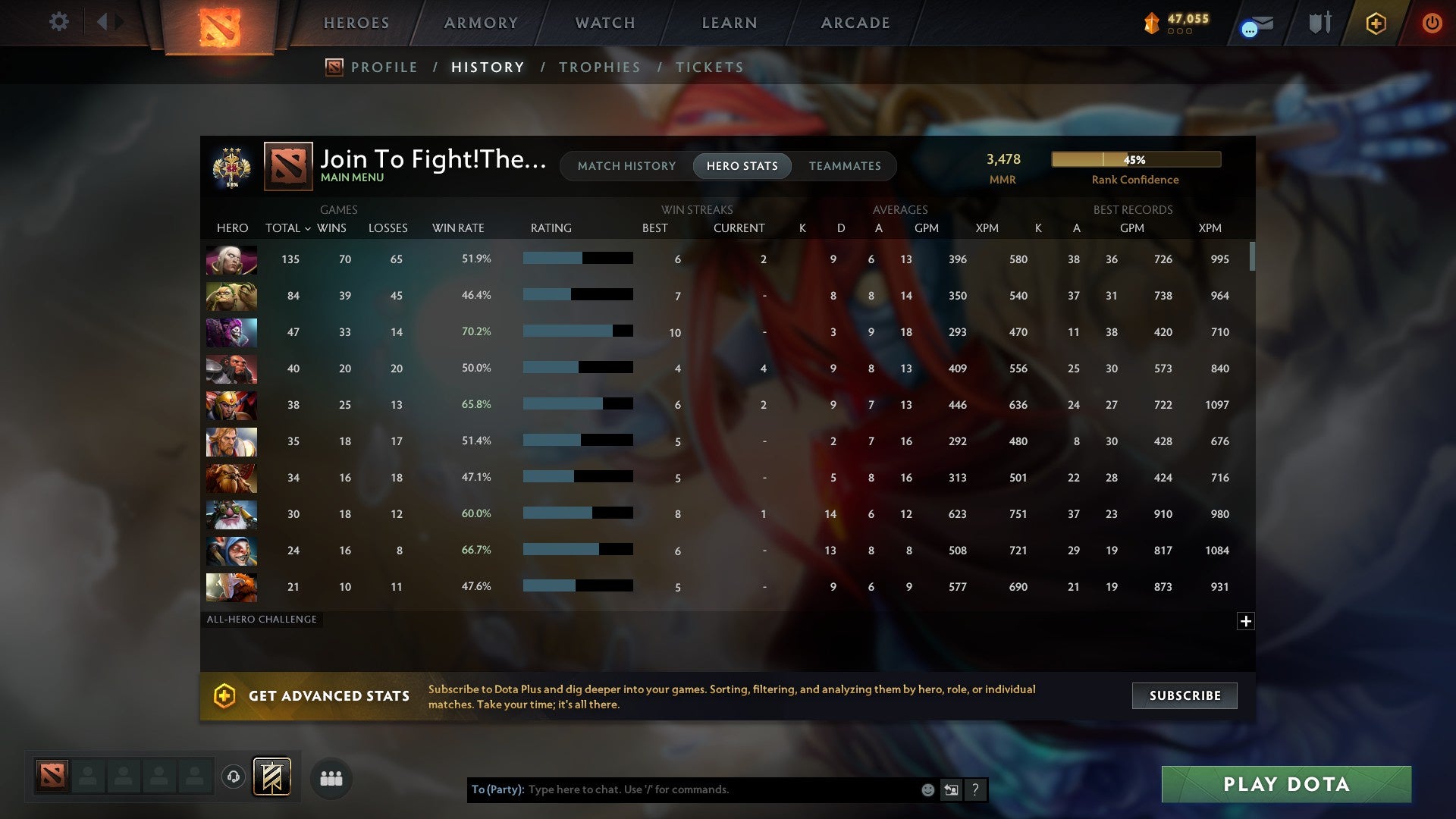Go to the TROPHIES section

click(599, 67)
